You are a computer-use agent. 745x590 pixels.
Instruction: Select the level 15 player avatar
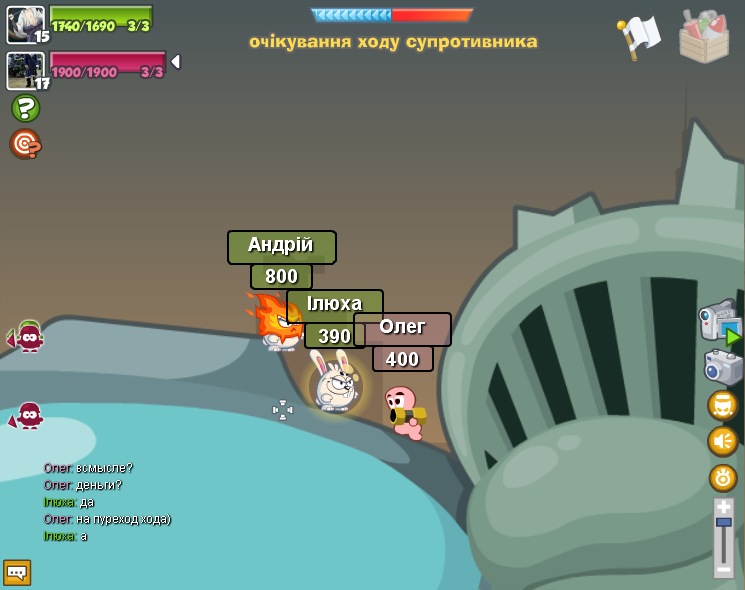point(25,25)
